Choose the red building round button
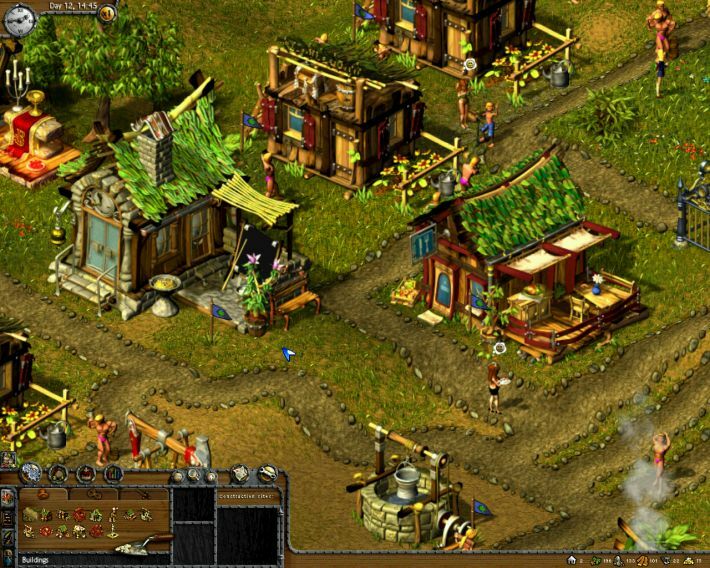Screen dimensions: 710x568 coord(86,474)
